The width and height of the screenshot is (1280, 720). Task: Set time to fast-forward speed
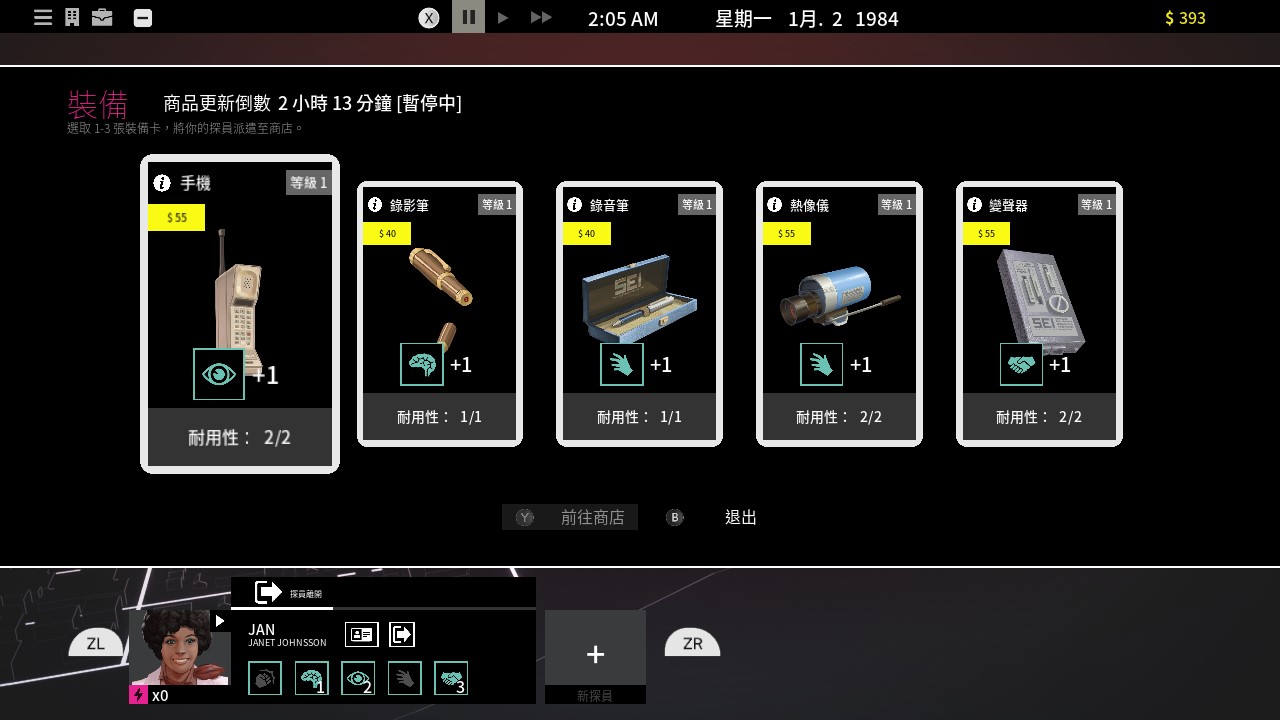tap(540, 18)
